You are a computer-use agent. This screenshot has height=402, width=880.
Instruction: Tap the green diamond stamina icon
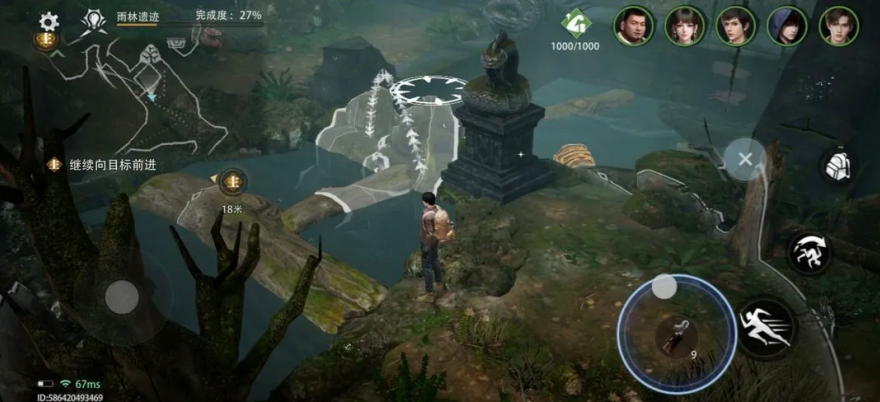pyautogui.click(x=575, y=21)
